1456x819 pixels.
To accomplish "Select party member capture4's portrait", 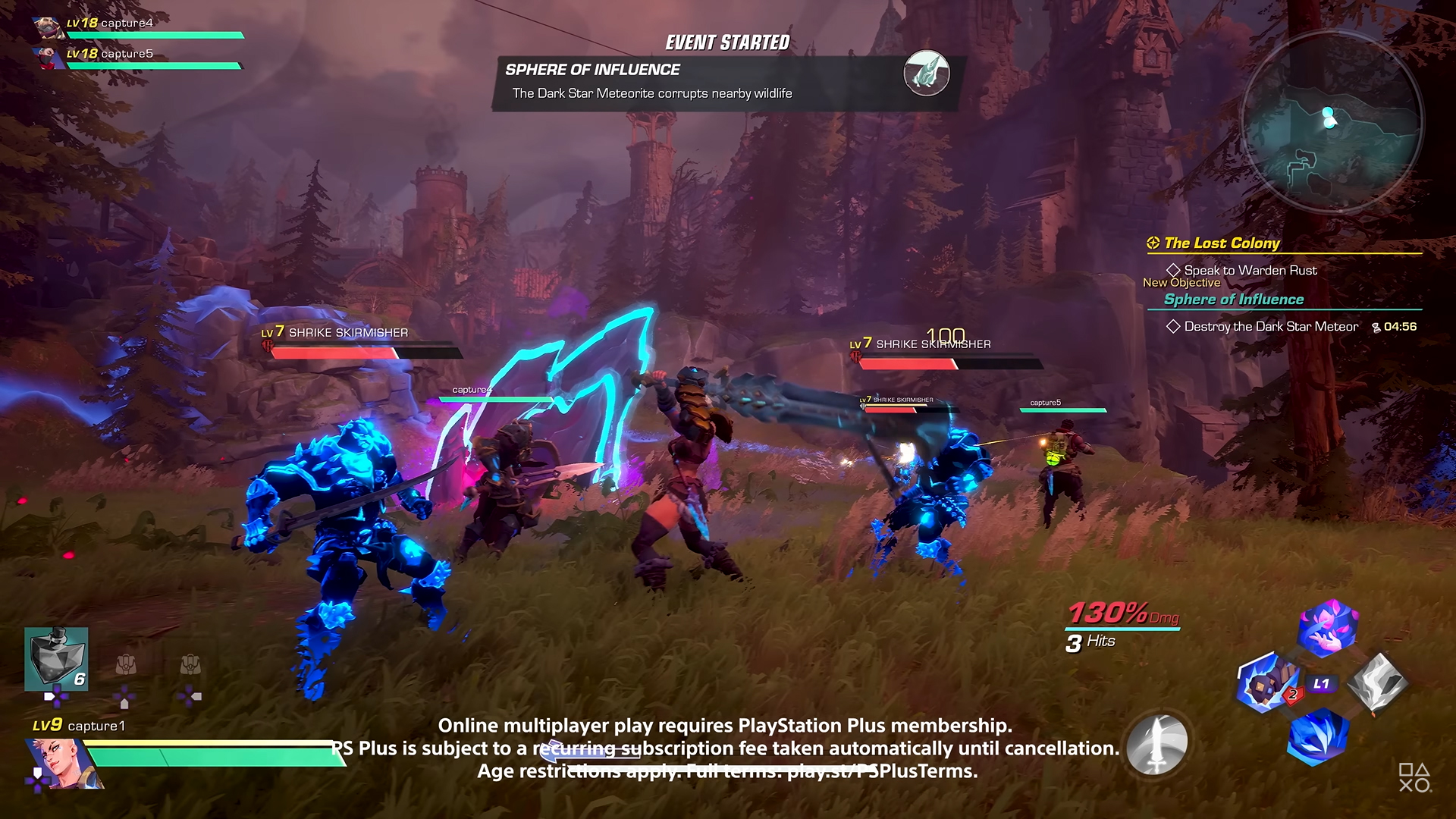I will tap(49, 27).
